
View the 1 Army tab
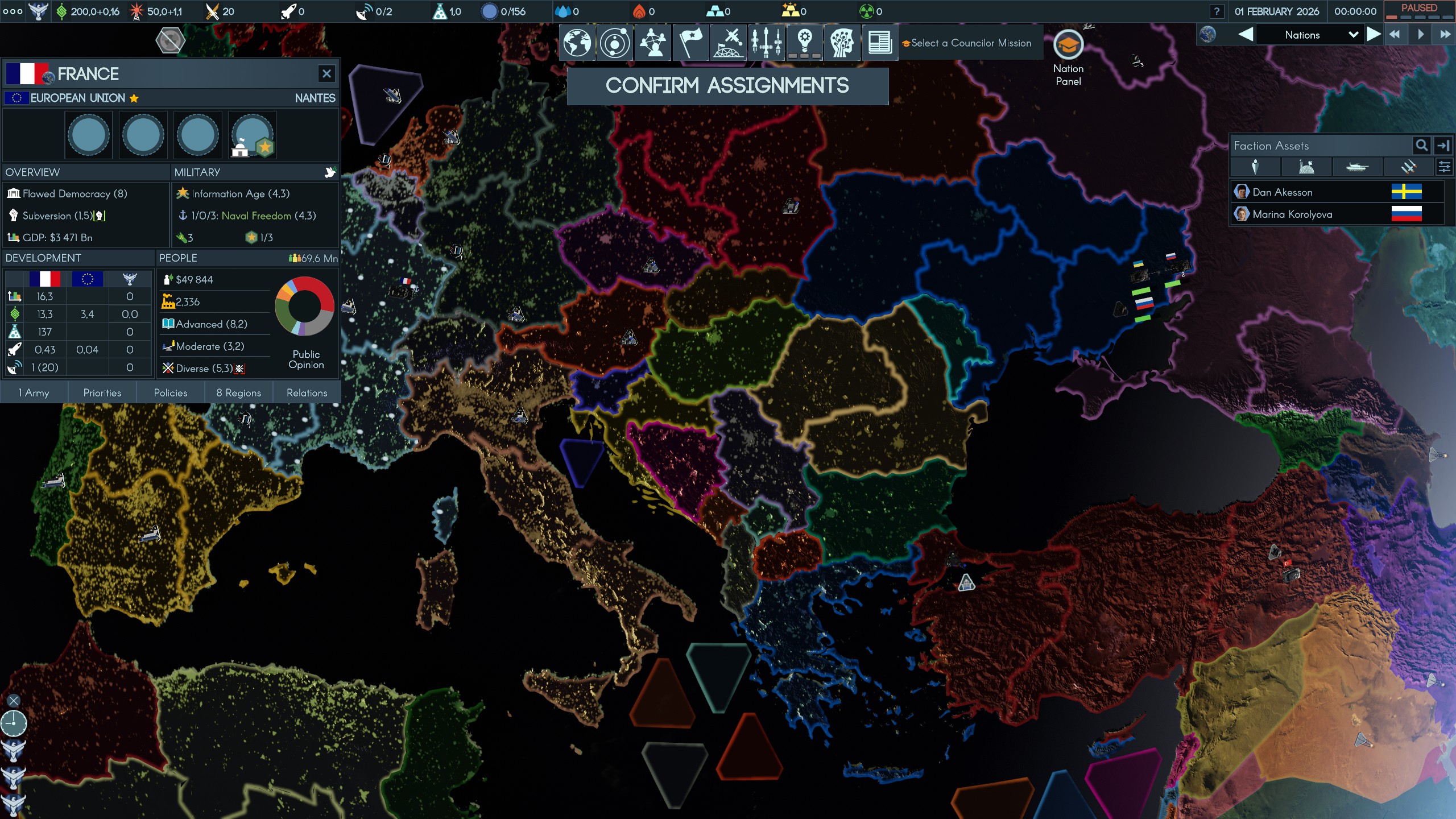click(x=34, y=392)
